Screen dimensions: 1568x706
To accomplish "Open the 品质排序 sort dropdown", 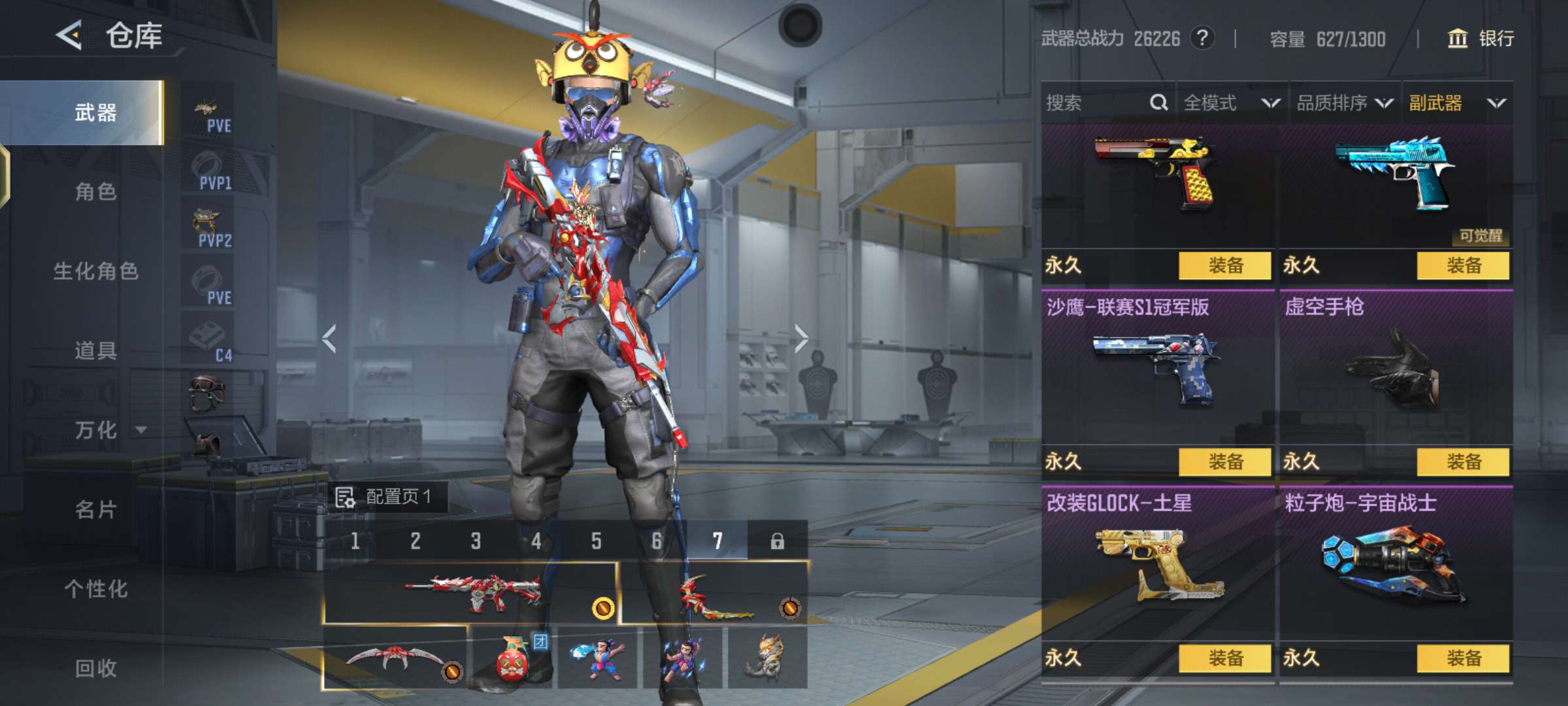I will (1345, 103).
